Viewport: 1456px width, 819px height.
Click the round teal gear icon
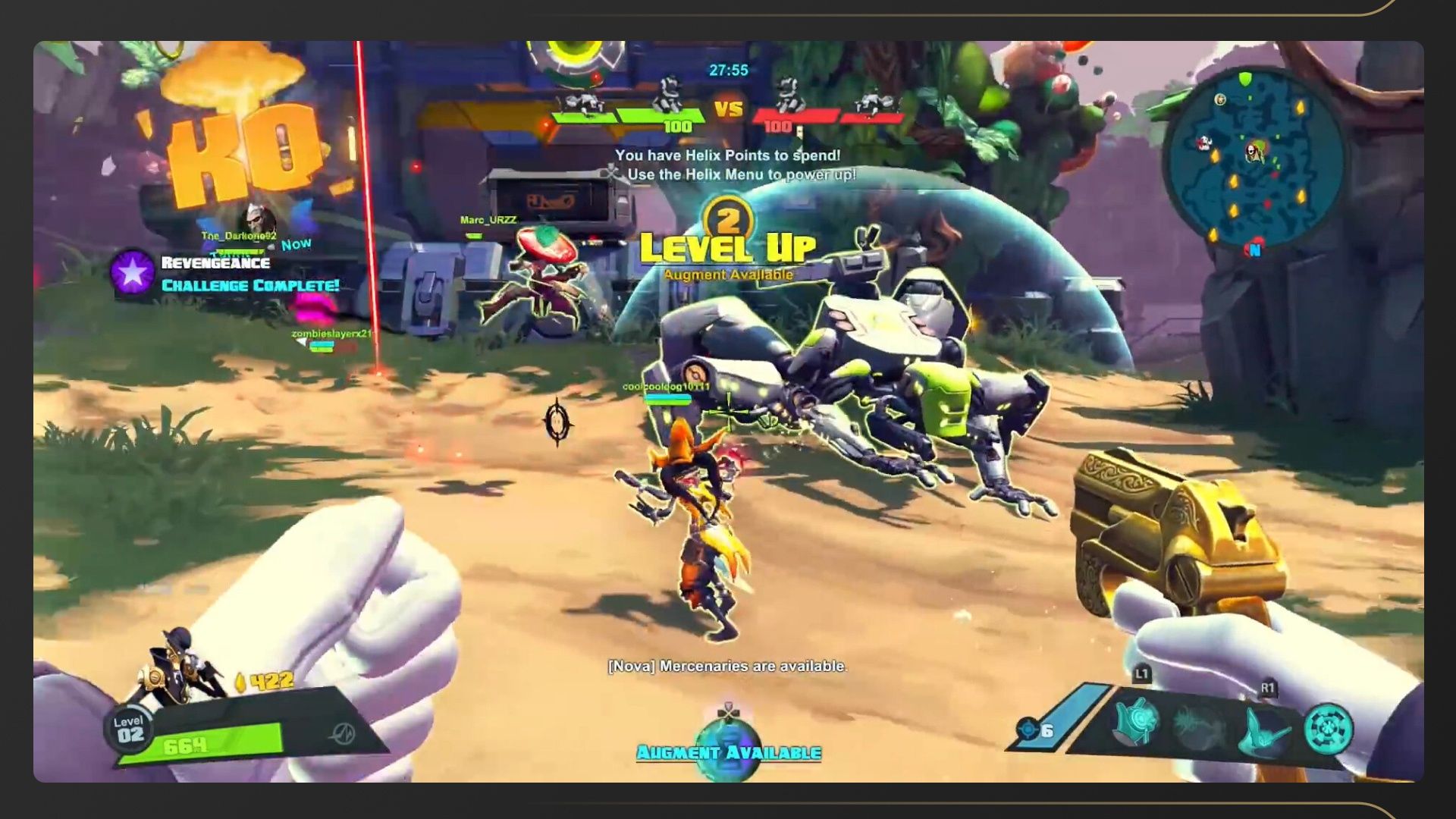coord(1329,730)
